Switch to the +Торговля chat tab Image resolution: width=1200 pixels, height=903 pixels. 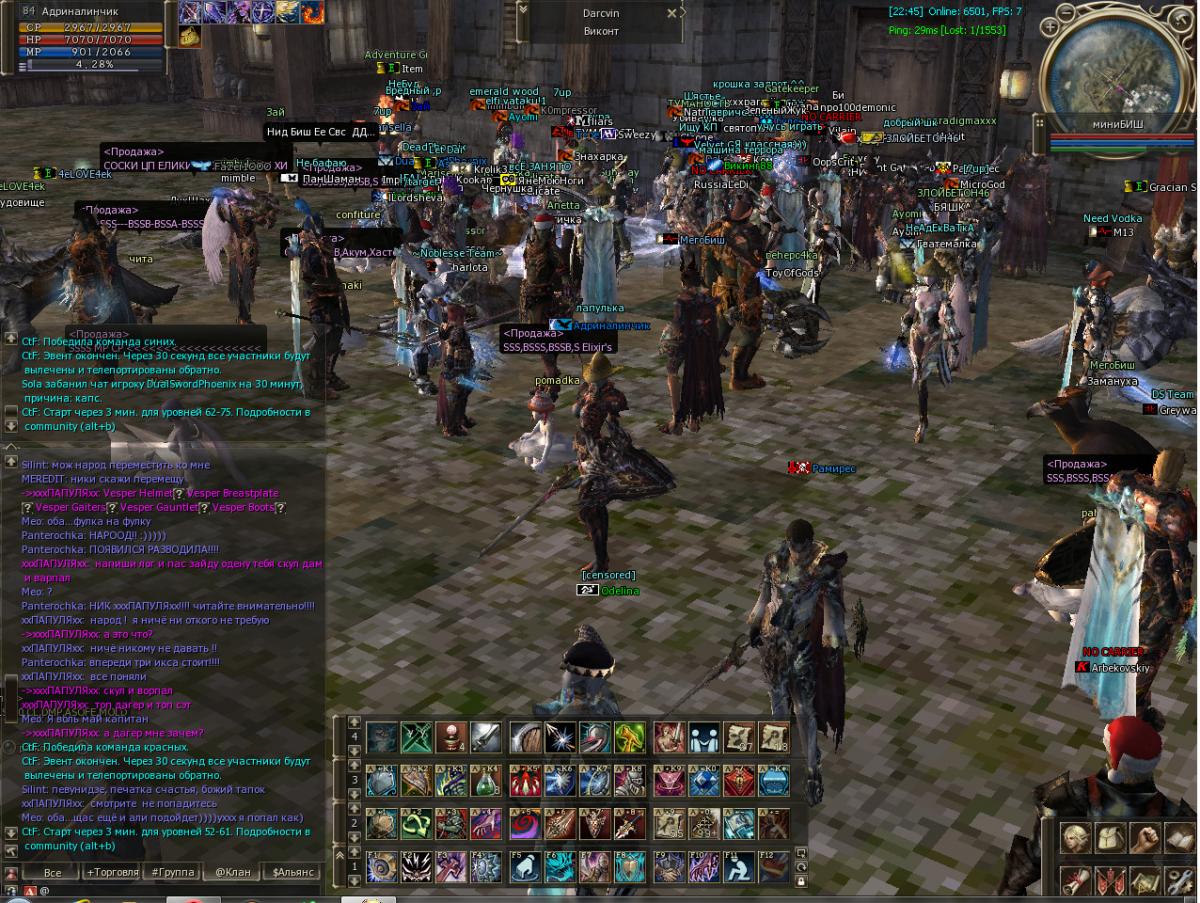coord(112,872)
